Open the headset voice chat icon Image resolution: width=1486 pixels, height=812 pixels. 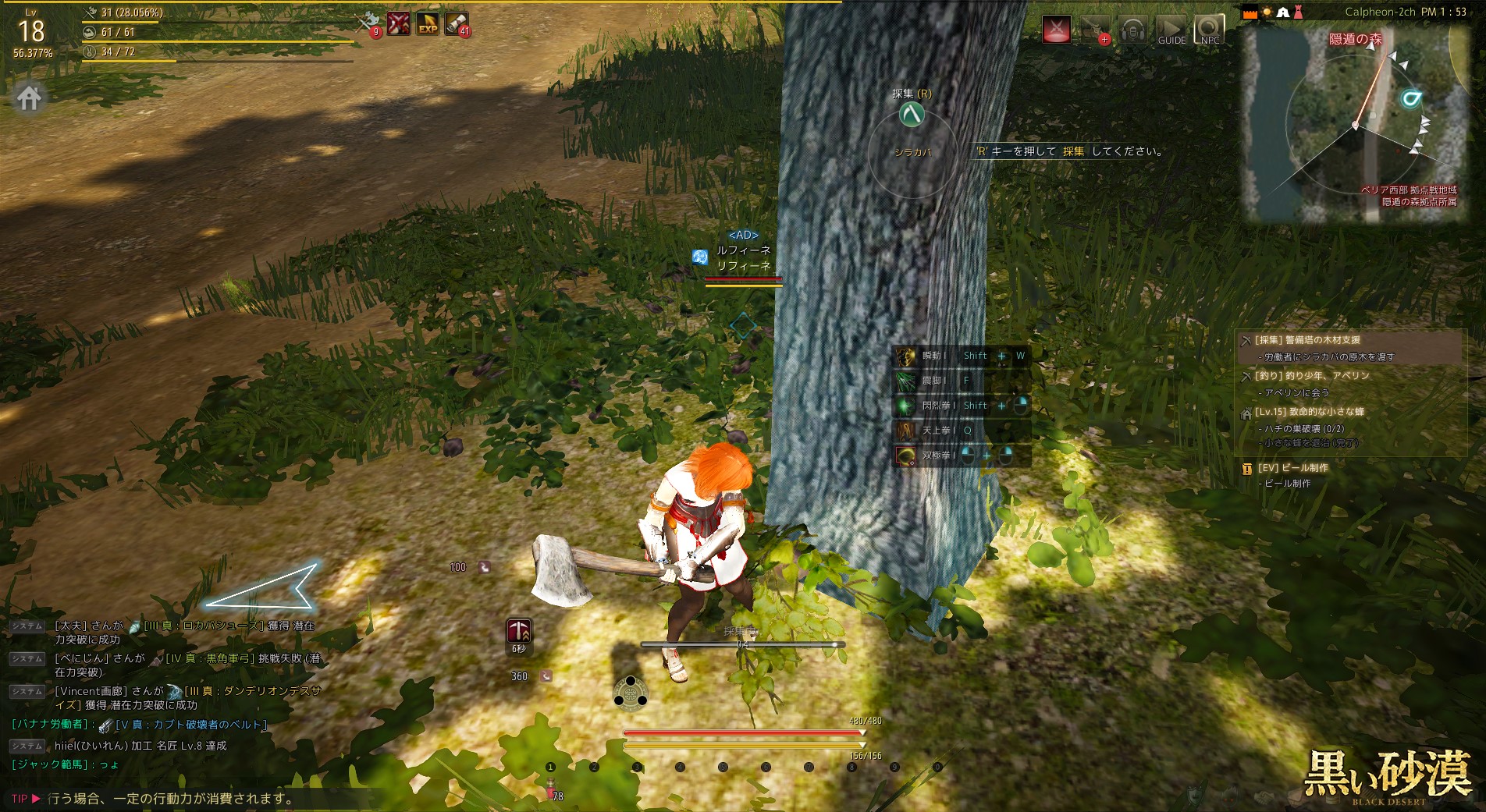pyautogui.click(x=1132, y=30)
